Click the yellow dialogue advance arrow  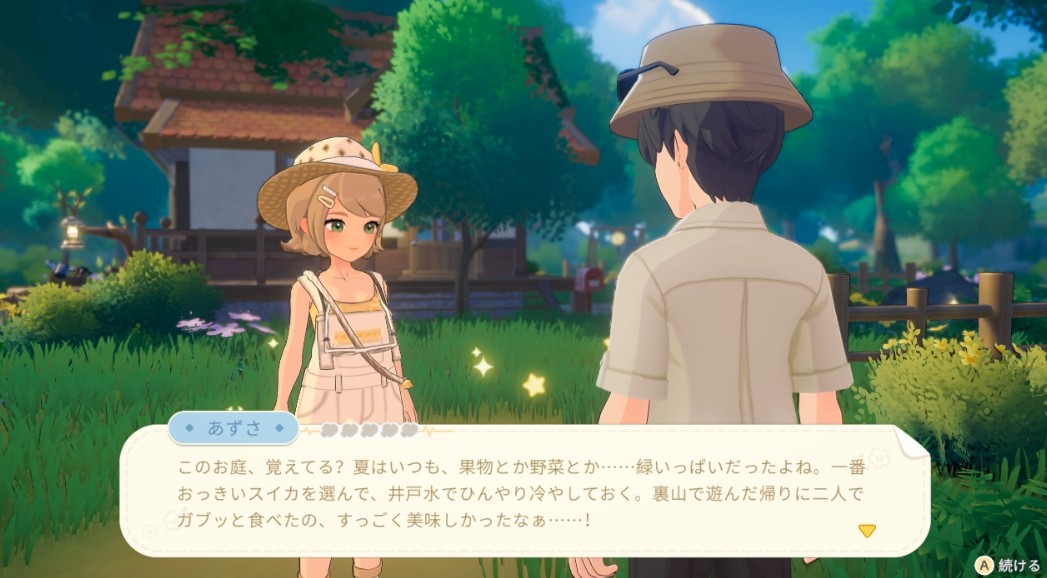point(867,530)
